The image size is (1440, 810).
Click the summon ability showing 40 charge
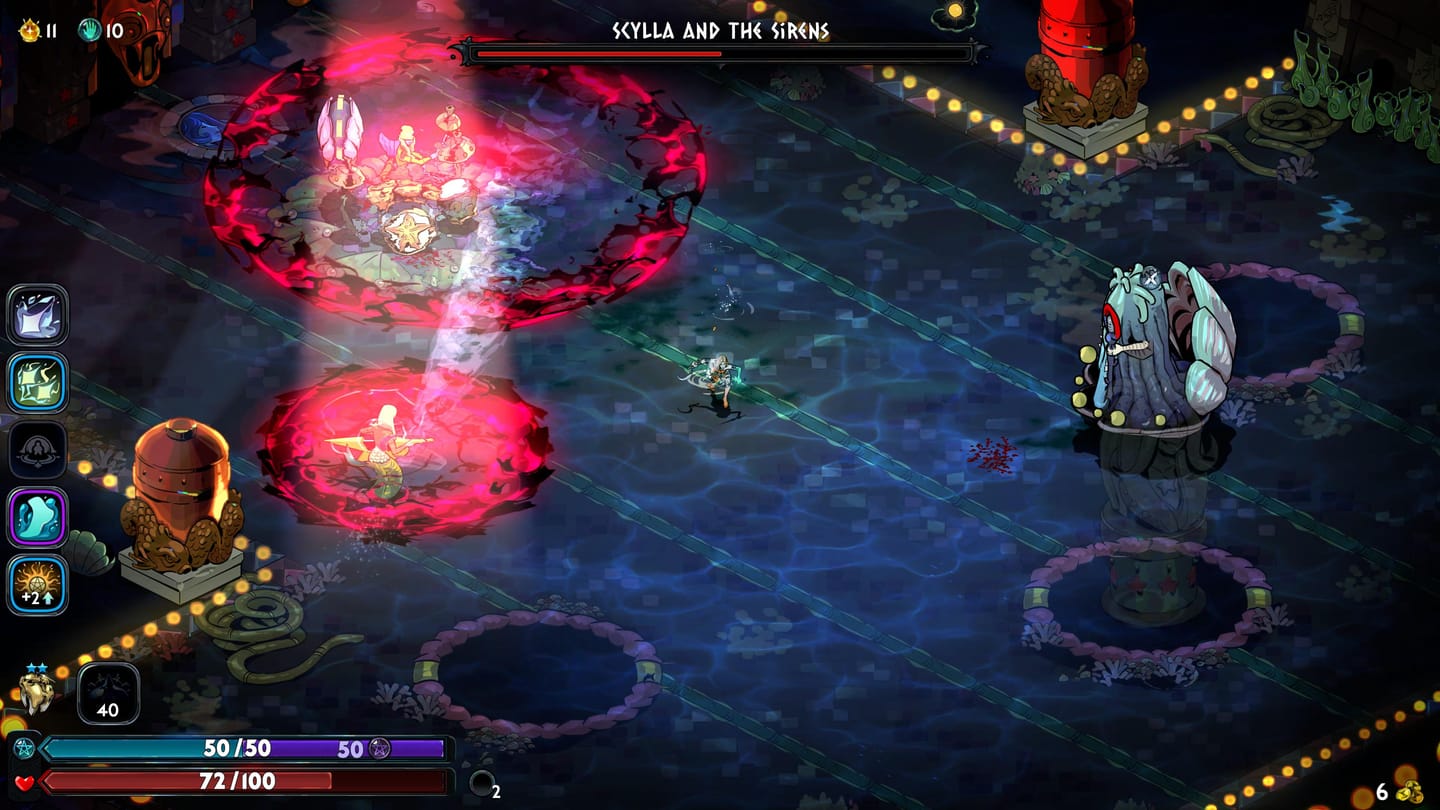tap(107, 694)
